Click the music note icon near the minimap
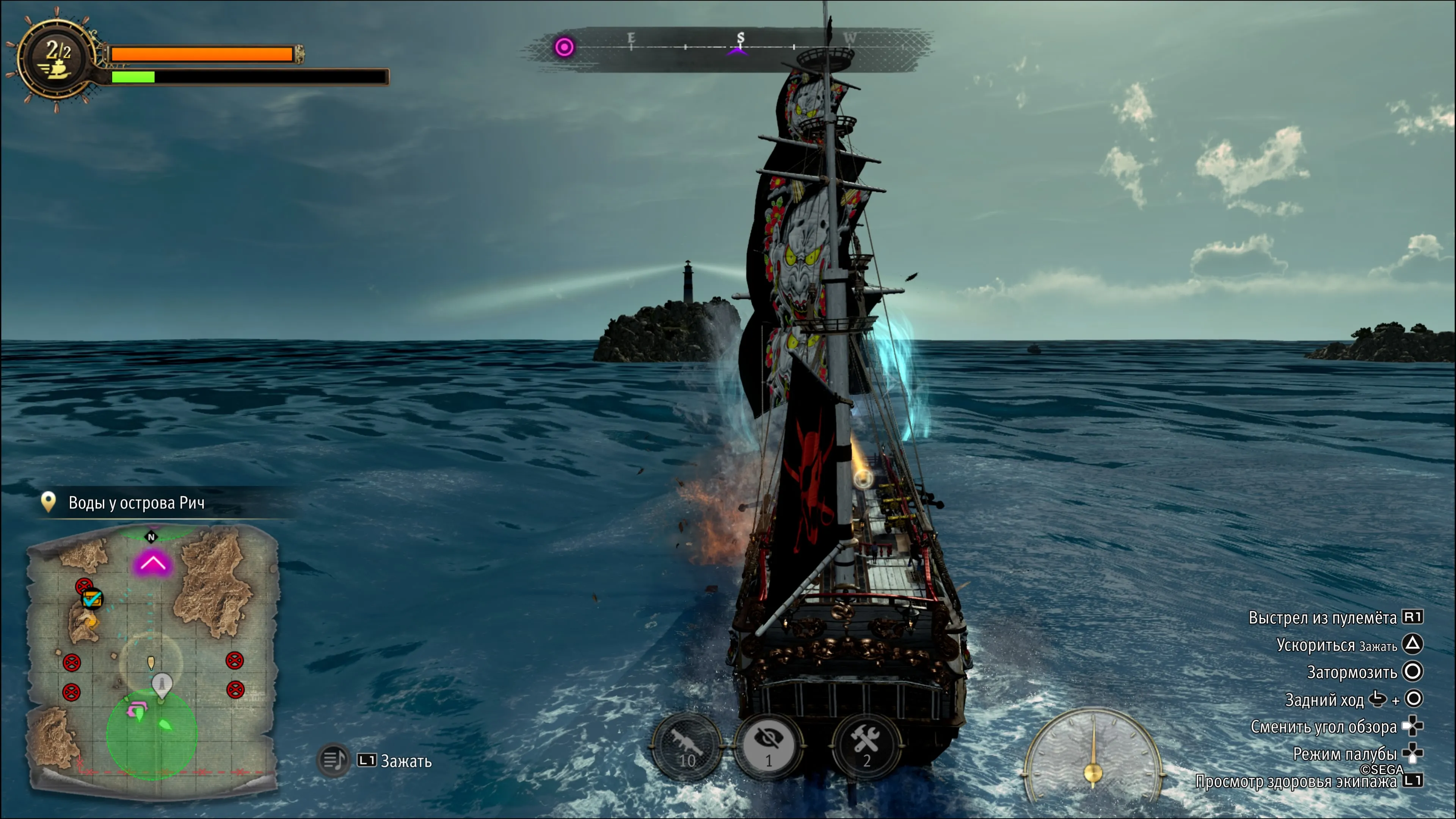The height and width of the screenshot is (819, 1456). click(334, 759)
